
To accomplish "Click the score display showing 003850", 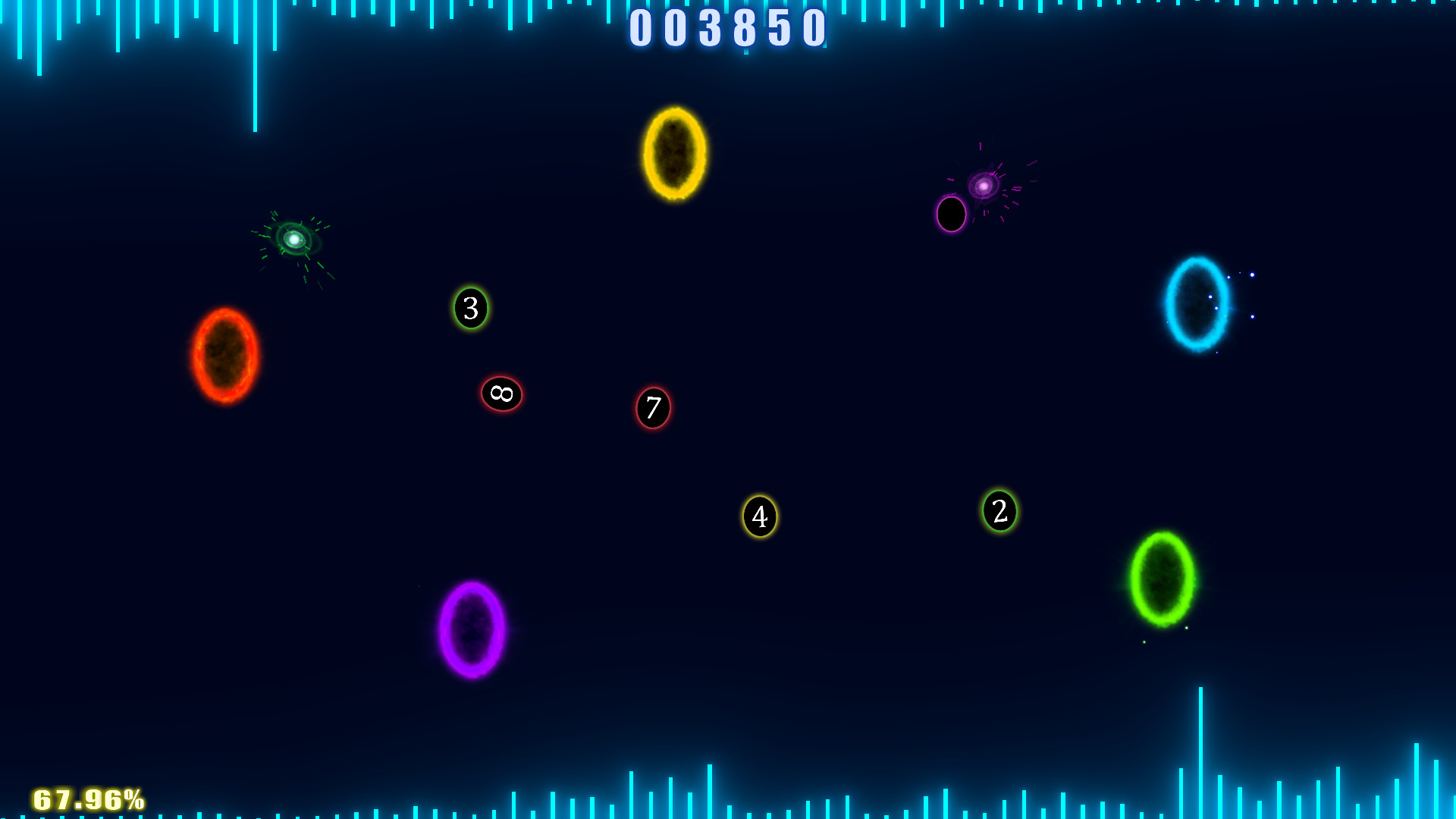I will point(726,28).
